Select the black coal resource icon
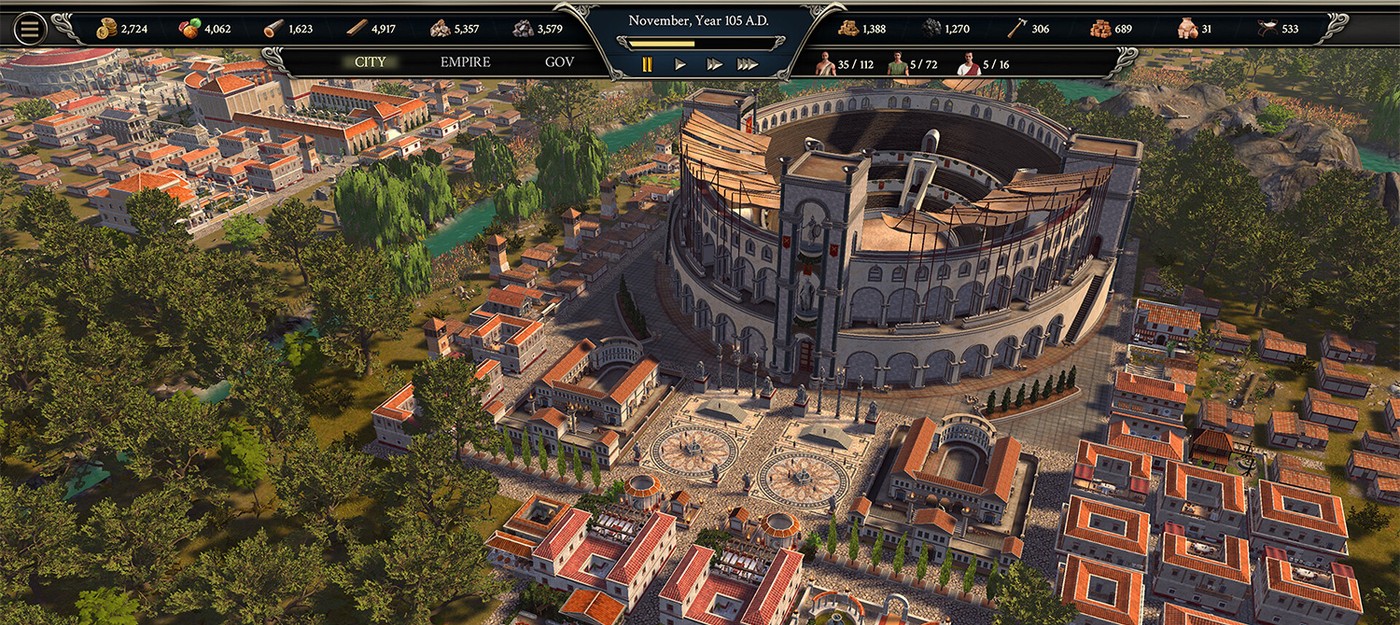The width and height of the screenshot is (1400, 625). pyautogui.click(x=930, y=29)
